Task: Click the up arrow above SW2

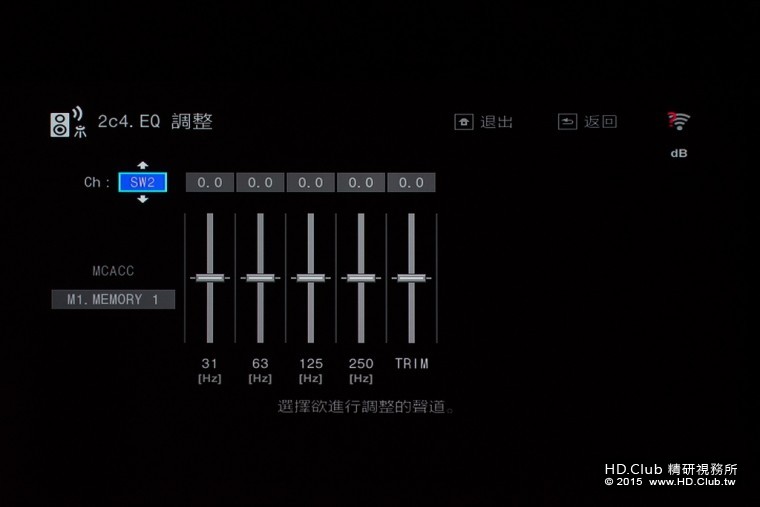Action: coord(142,165)
